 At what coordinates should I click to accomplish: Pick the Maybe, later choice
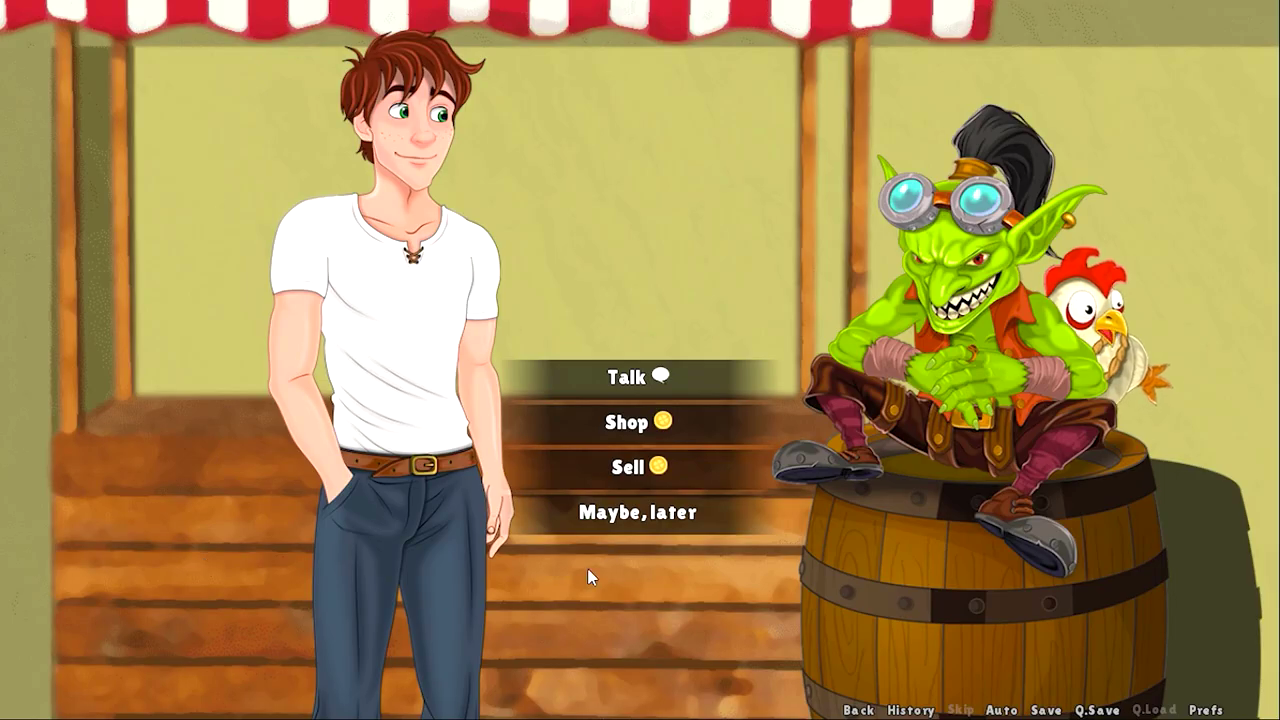(x=637, y=512)
